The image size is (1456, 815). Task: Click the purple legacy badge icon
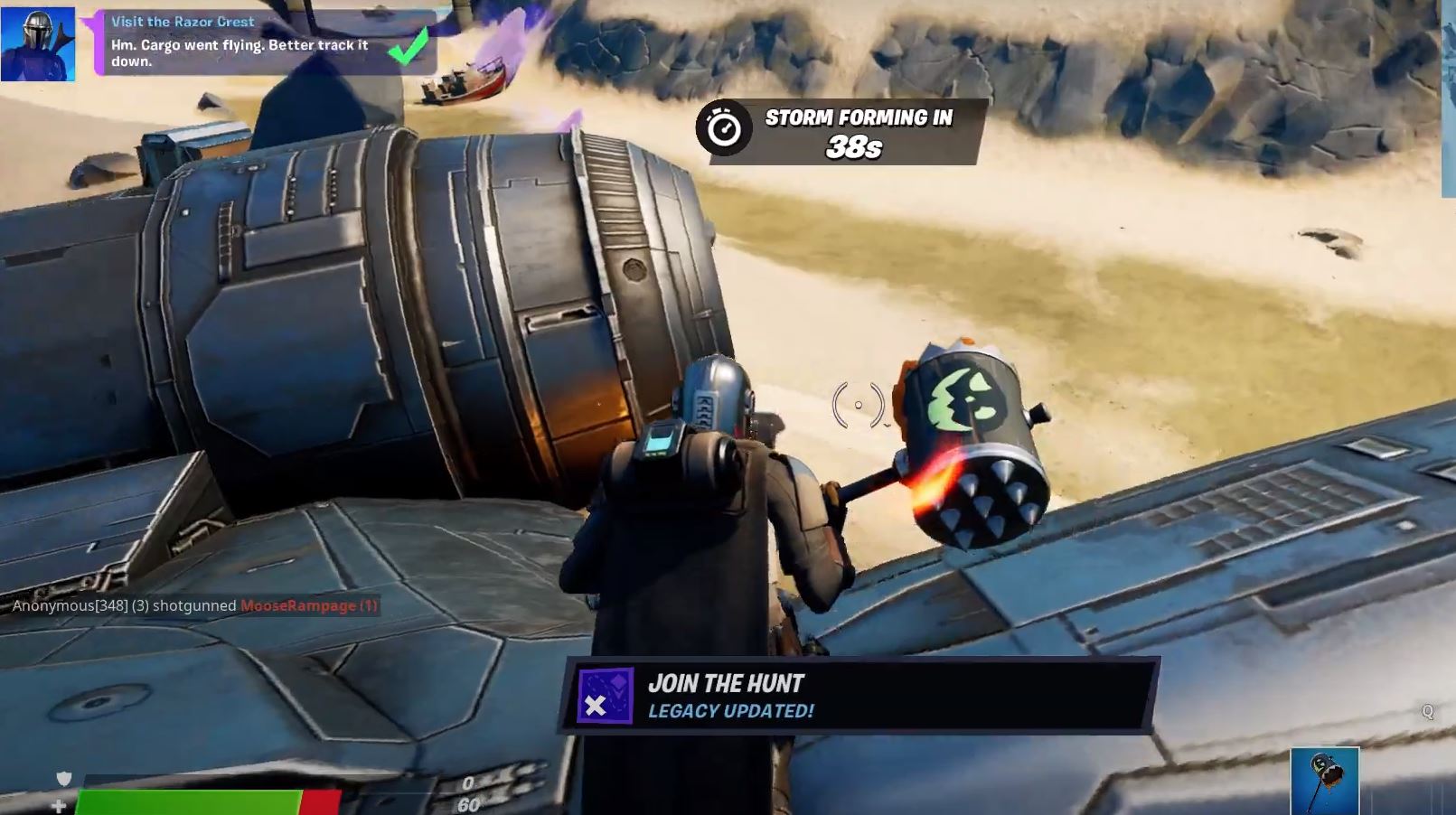click(x=605, y=697)
